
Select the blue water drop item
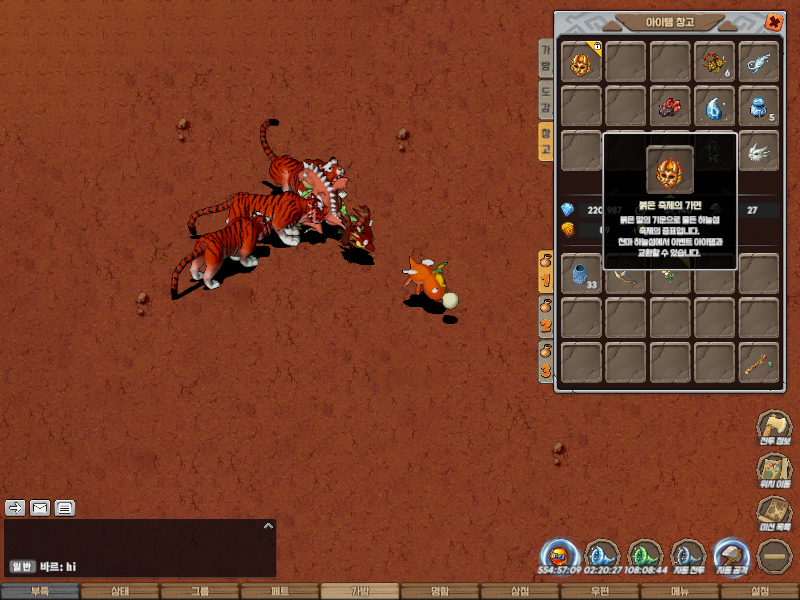point(714,106)
